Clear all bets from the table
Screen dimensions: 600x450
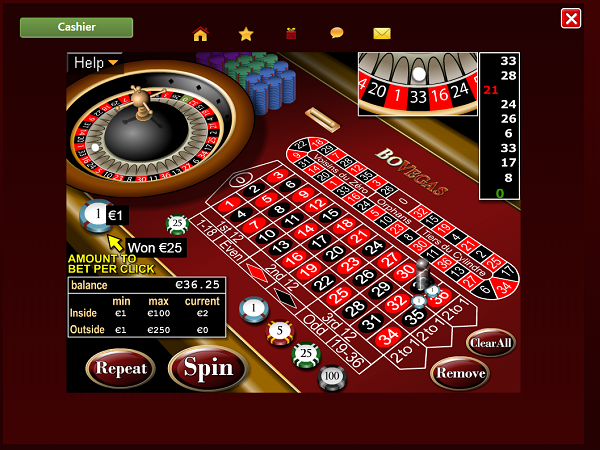point(490,342)
